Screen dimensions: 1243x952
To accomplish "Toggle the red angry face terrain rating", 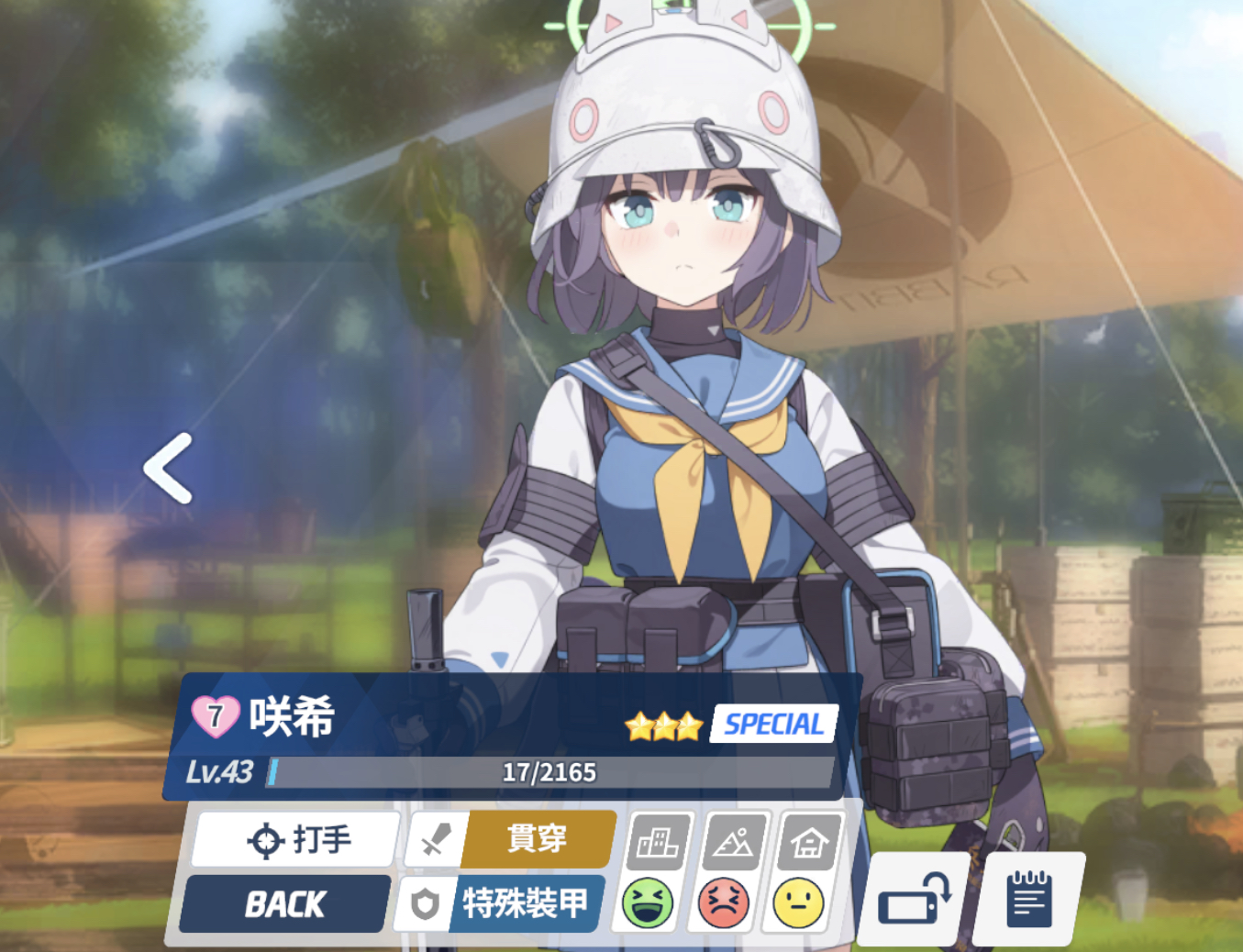I will pyautogui.click(x=721, y=903).
